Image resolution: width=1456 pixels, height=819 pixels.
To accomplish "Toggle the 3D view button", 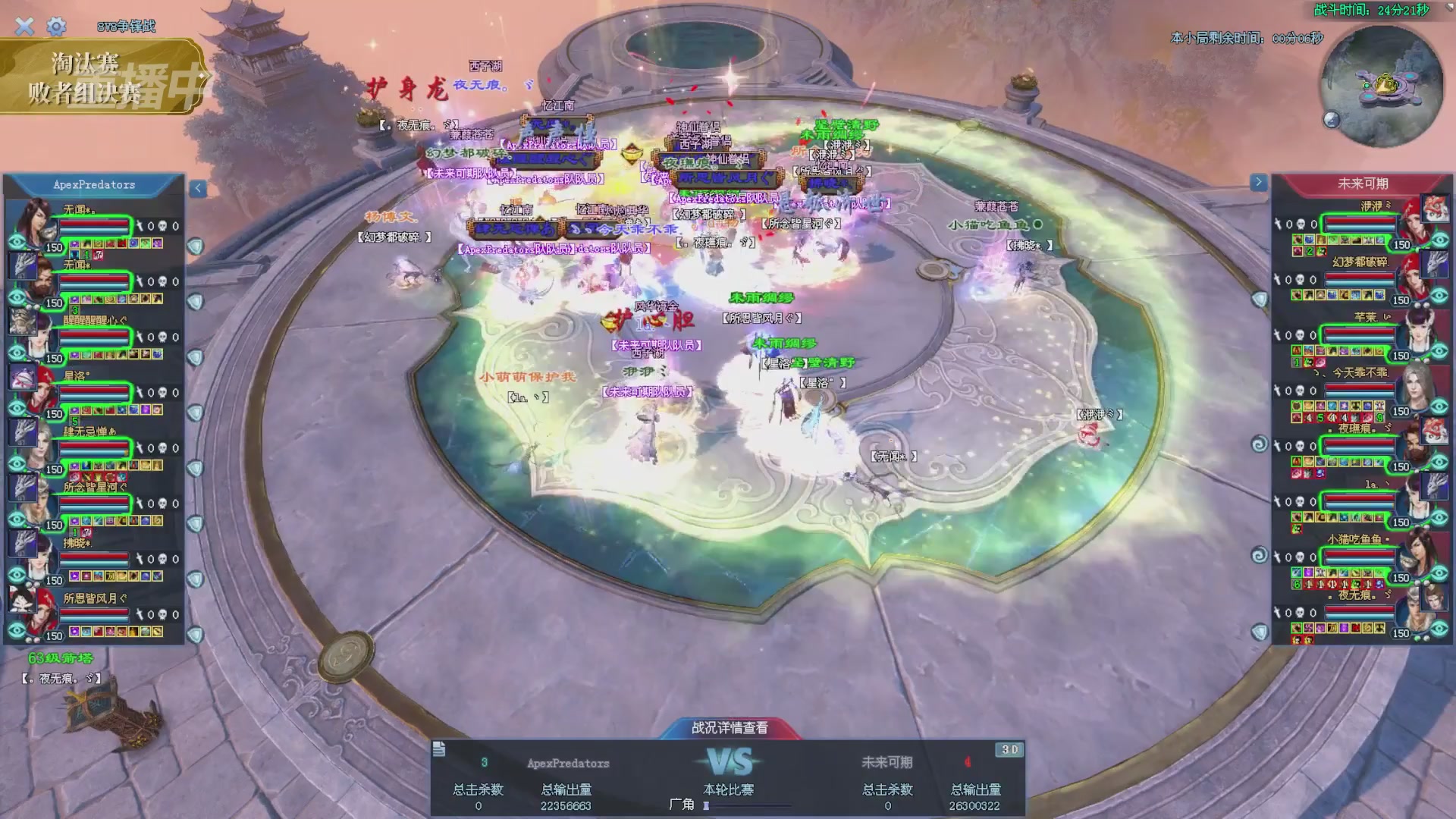I will click(x=1009, y=750).
